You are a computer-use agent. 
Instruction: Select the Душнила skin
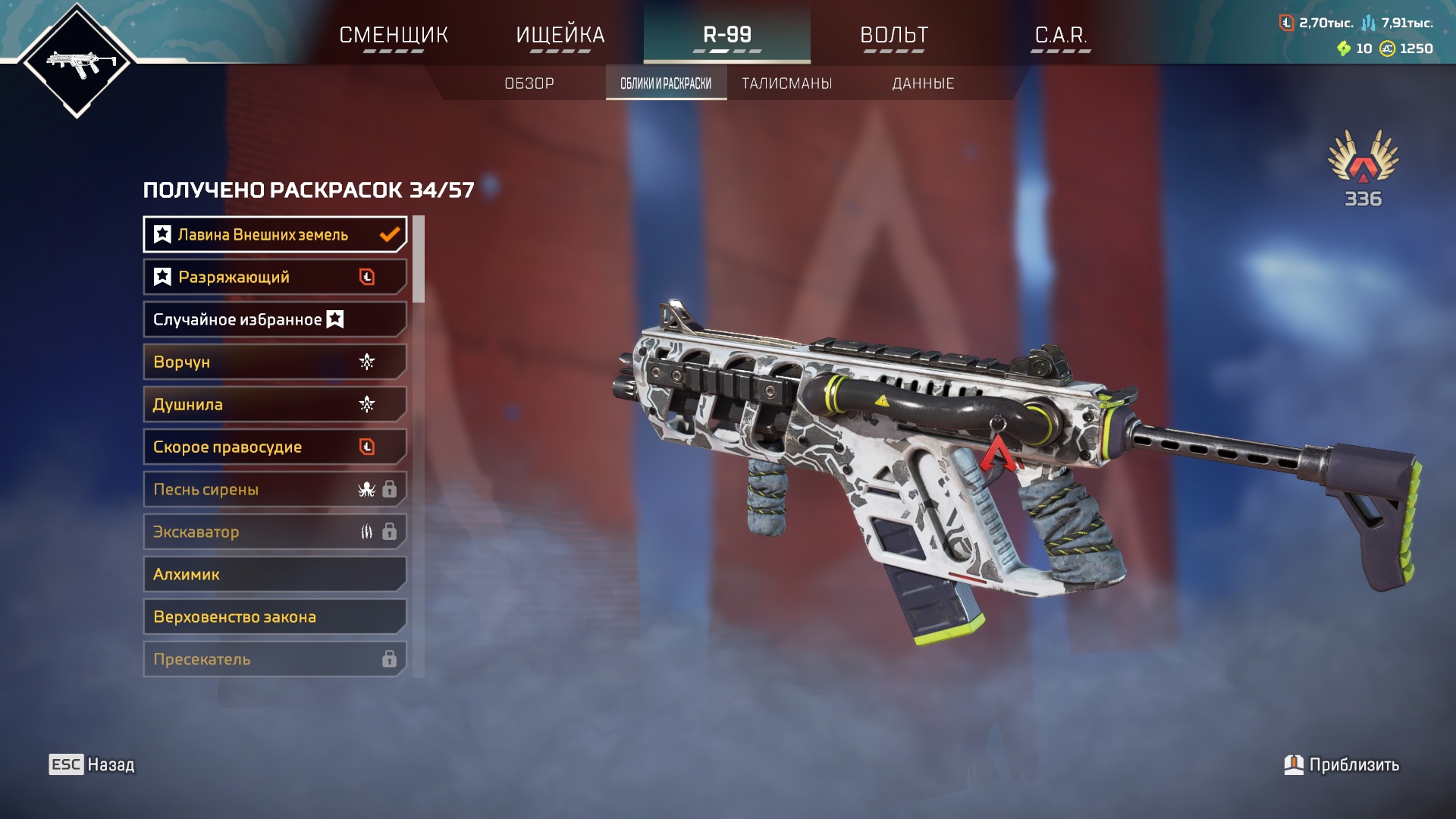(275, 404)
